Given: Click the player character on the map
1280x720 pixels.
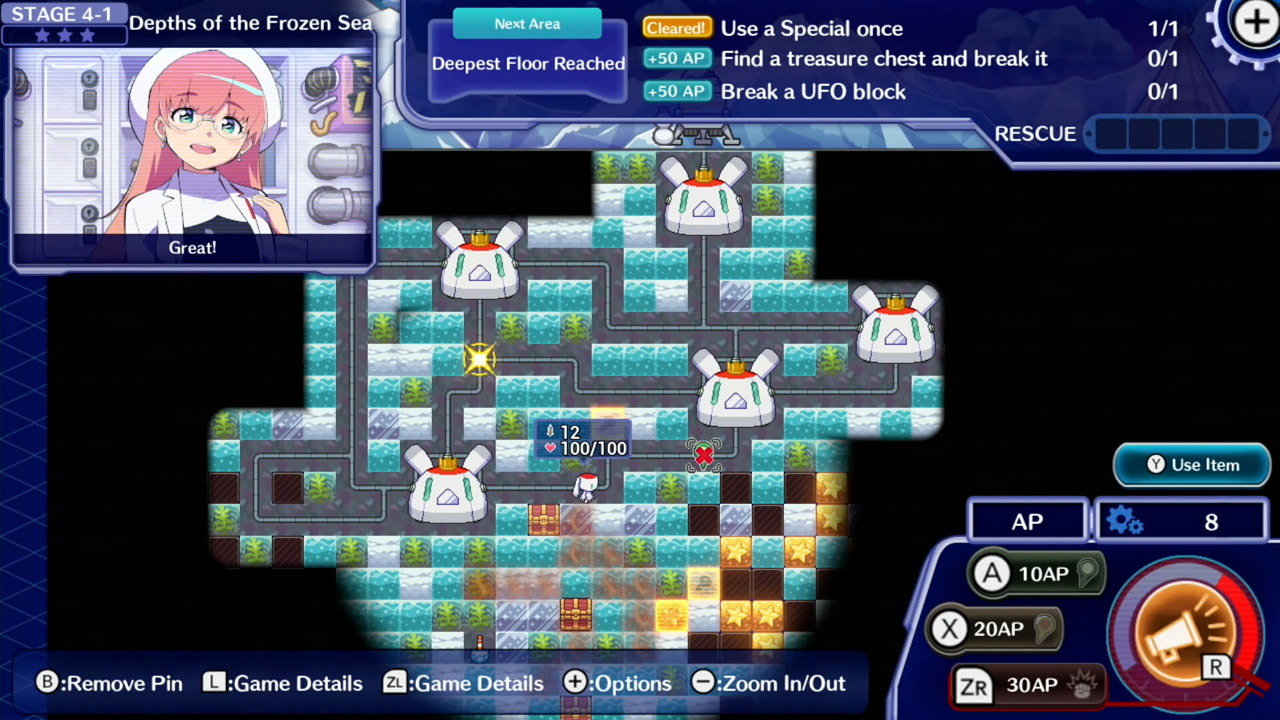Looking at the screenshot, I should click(x=586, y=486).
